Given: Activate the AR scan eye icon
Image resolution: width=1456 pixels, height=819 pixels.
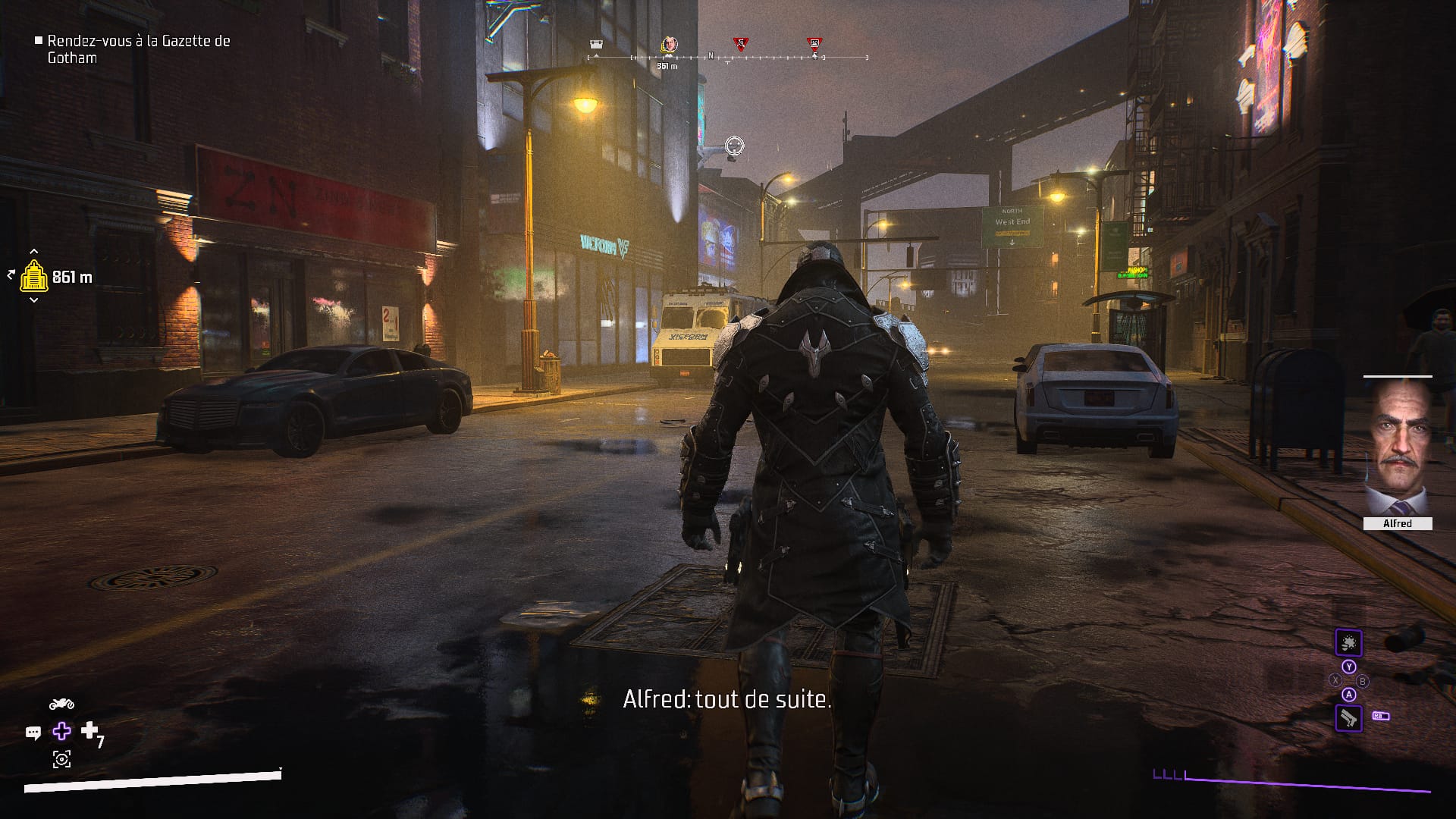Looking at the screenshot, I should (61, 759).
